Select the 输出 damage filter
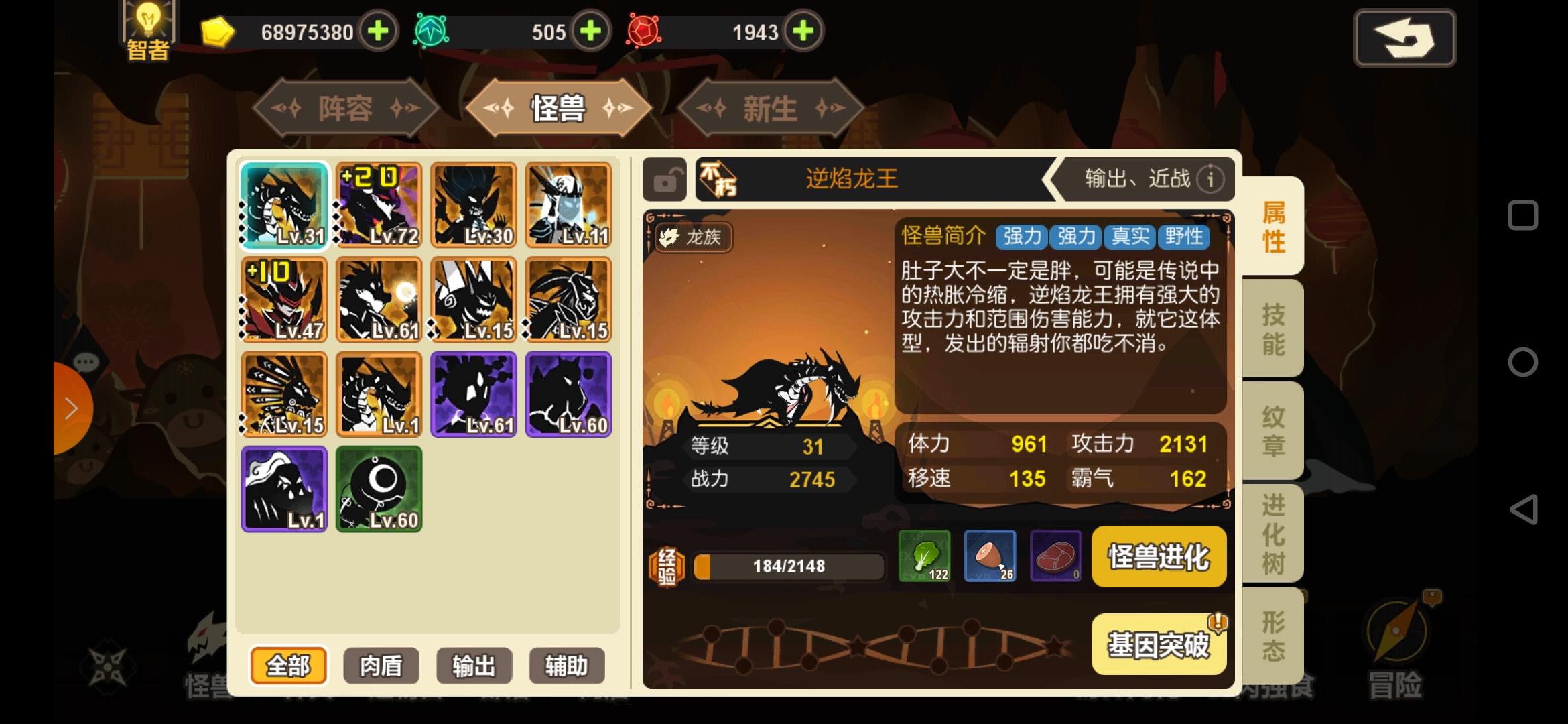This screenshot has height=724, width=1568. 473,666
